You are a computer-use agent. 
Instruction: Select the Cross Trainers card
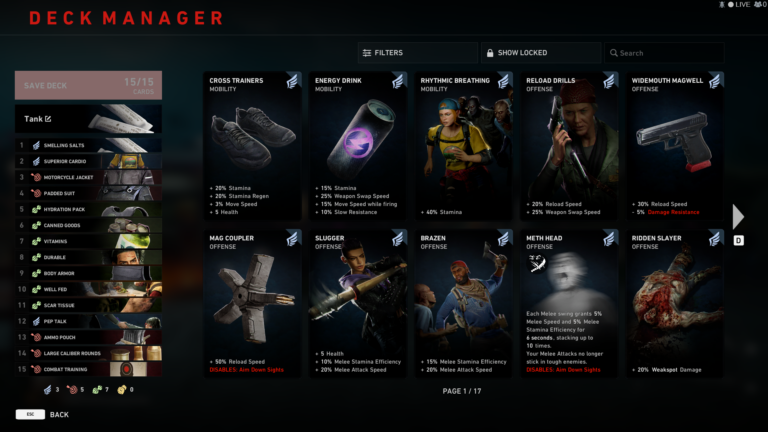point(252,146)
